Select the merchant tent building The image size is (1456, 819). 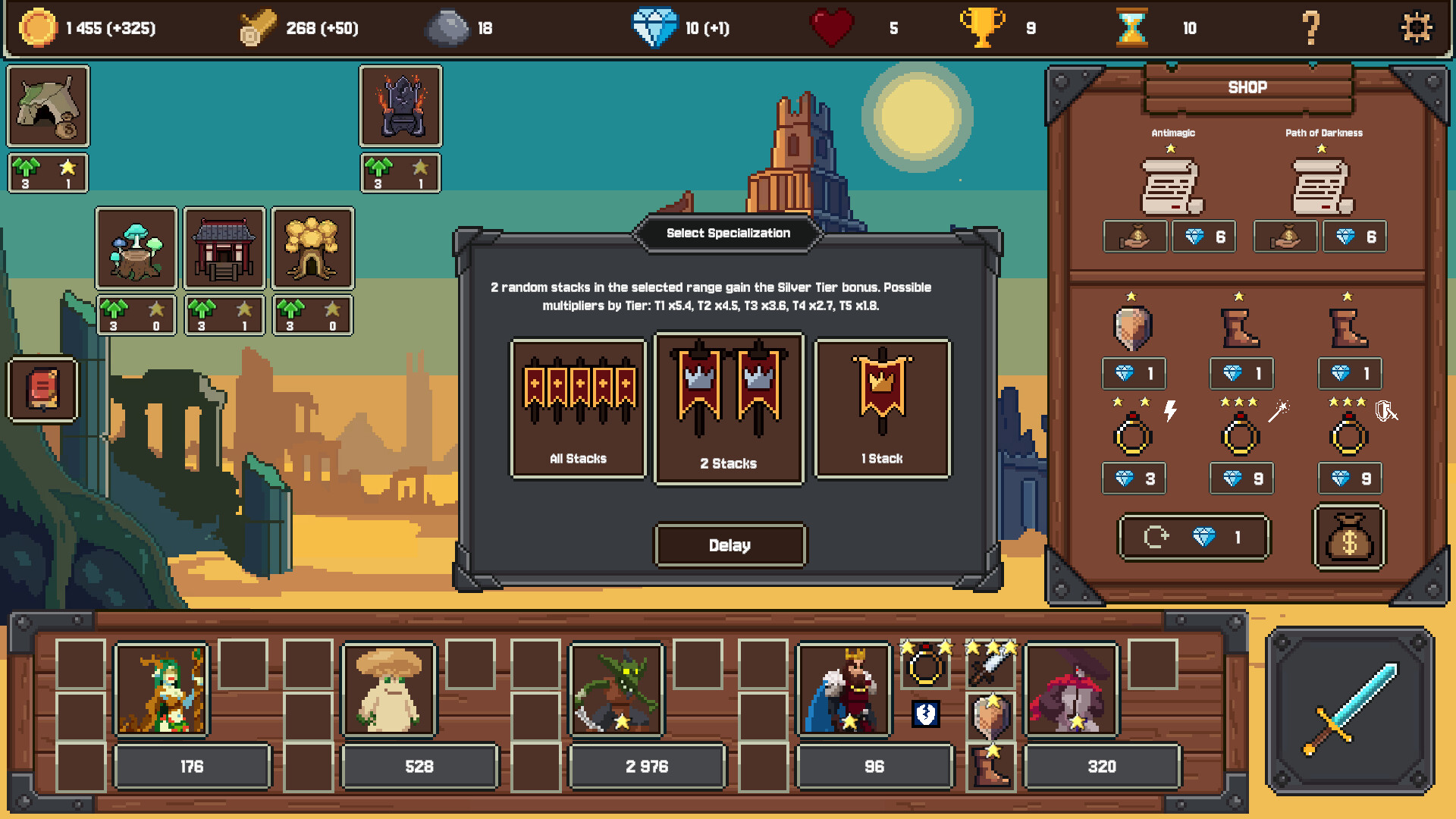pos(48,106)
